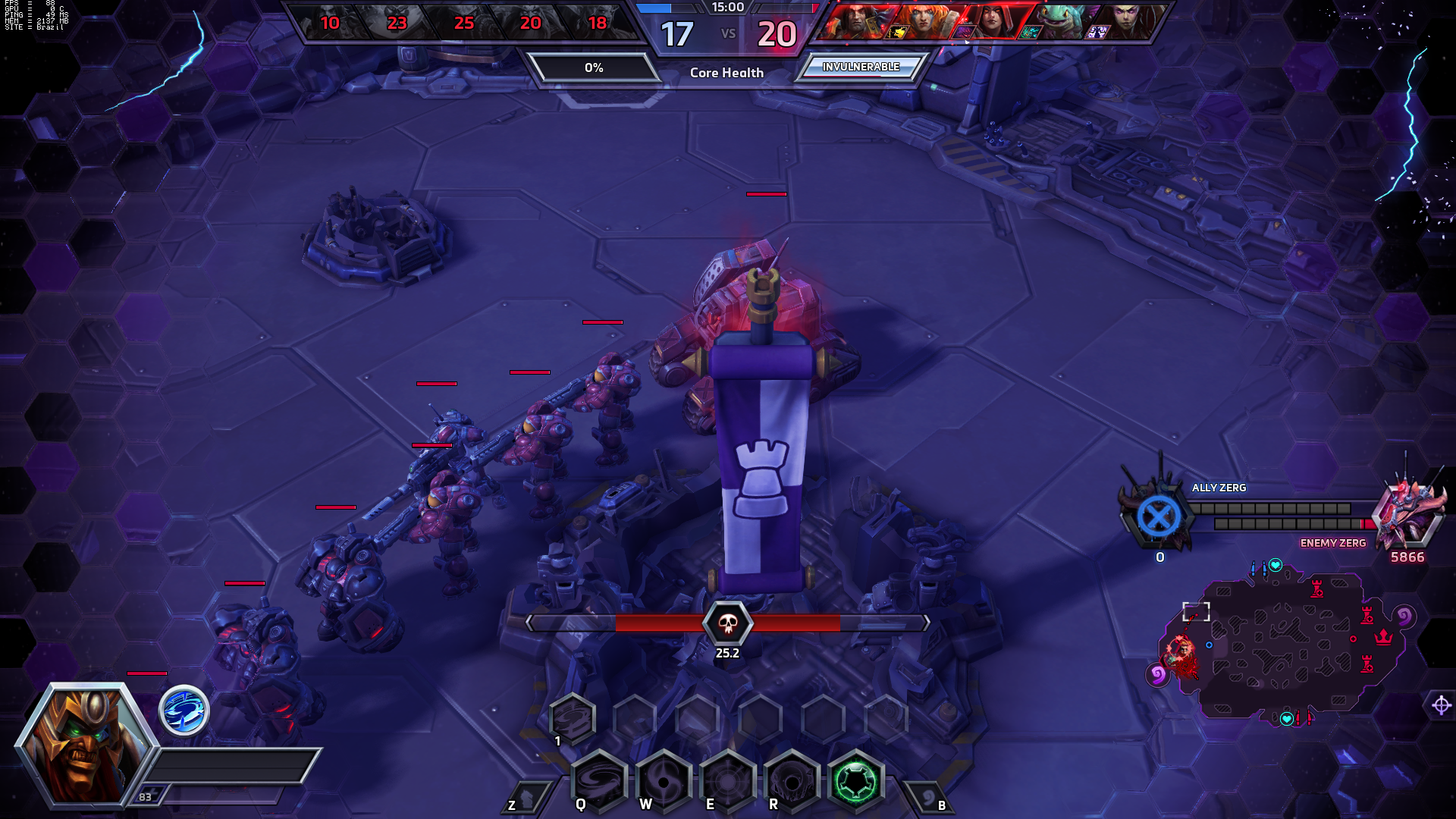The height and width of the screenshot is (819, 1456).
Task: Click the enemy core crown on the minimap
Action: tap(1384, 637)
